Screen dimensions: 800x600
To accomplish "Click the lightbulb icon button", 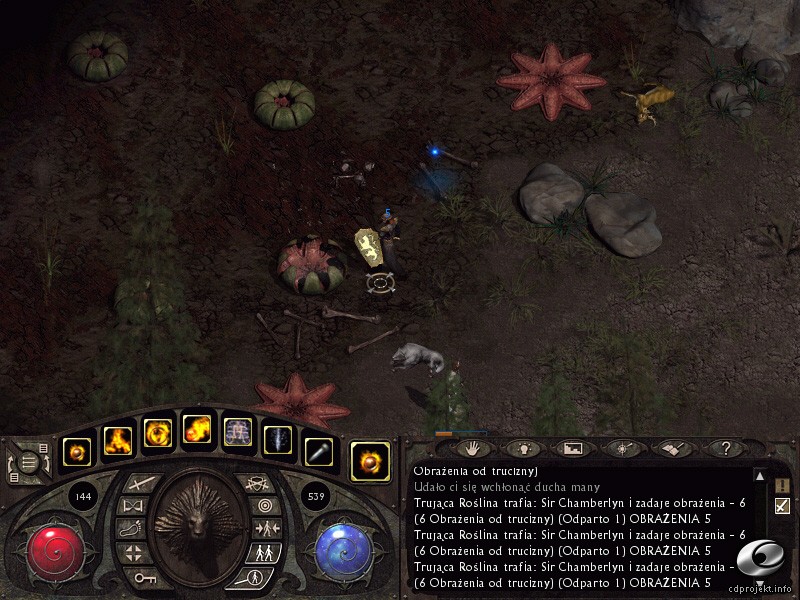I will [522, 449].
